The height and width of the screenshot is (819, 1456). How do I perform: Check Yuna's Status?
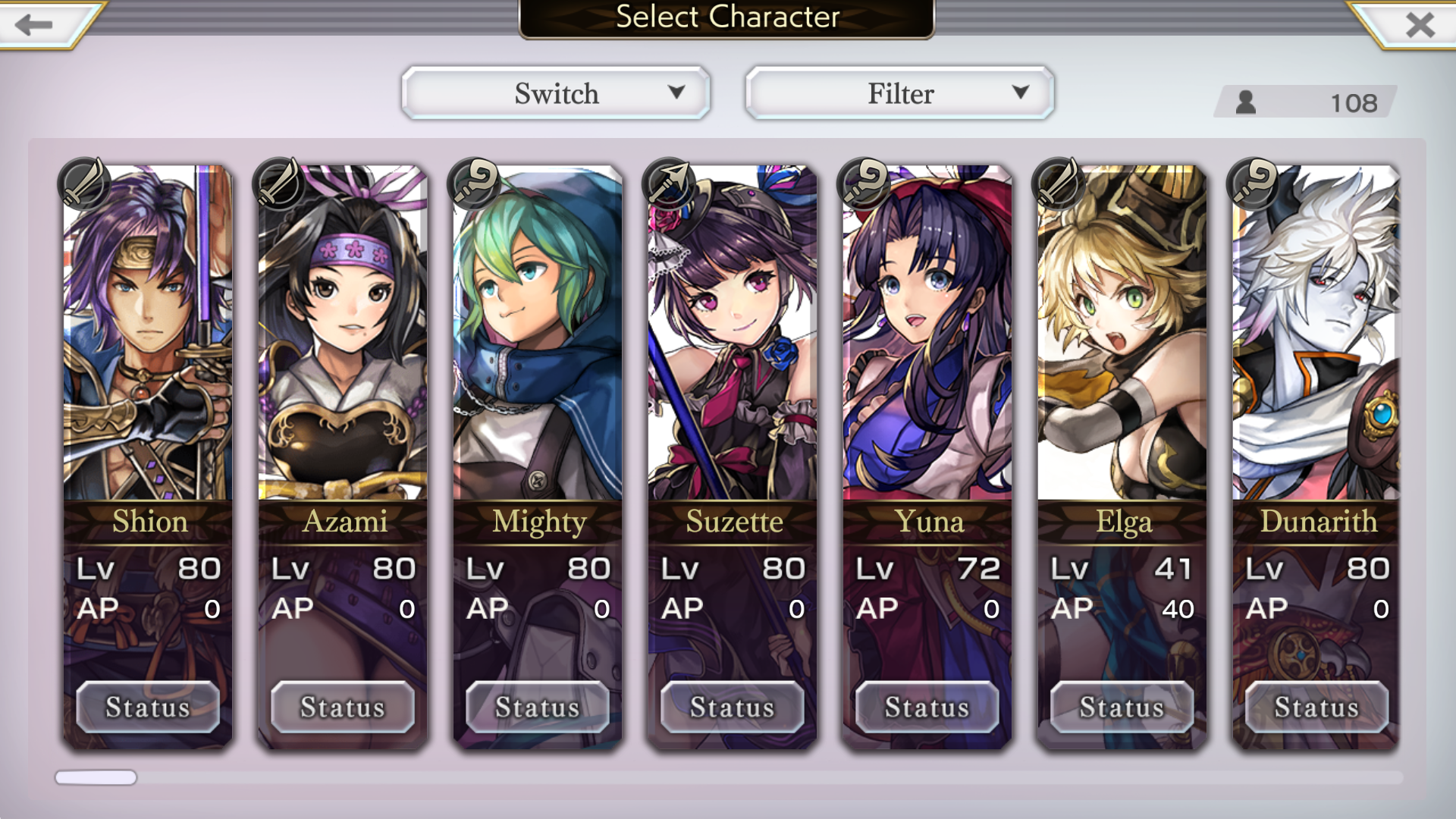pyautogui.click(x=927, y=707)
